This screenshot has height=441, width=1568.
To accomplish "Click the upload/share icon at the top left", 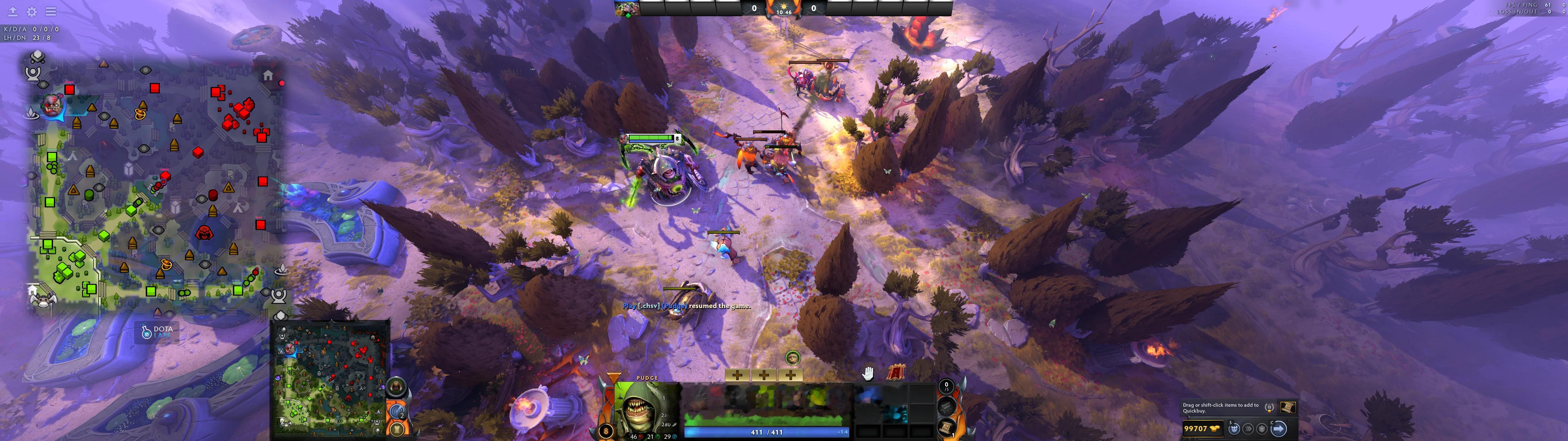I will tap(12, 12).
